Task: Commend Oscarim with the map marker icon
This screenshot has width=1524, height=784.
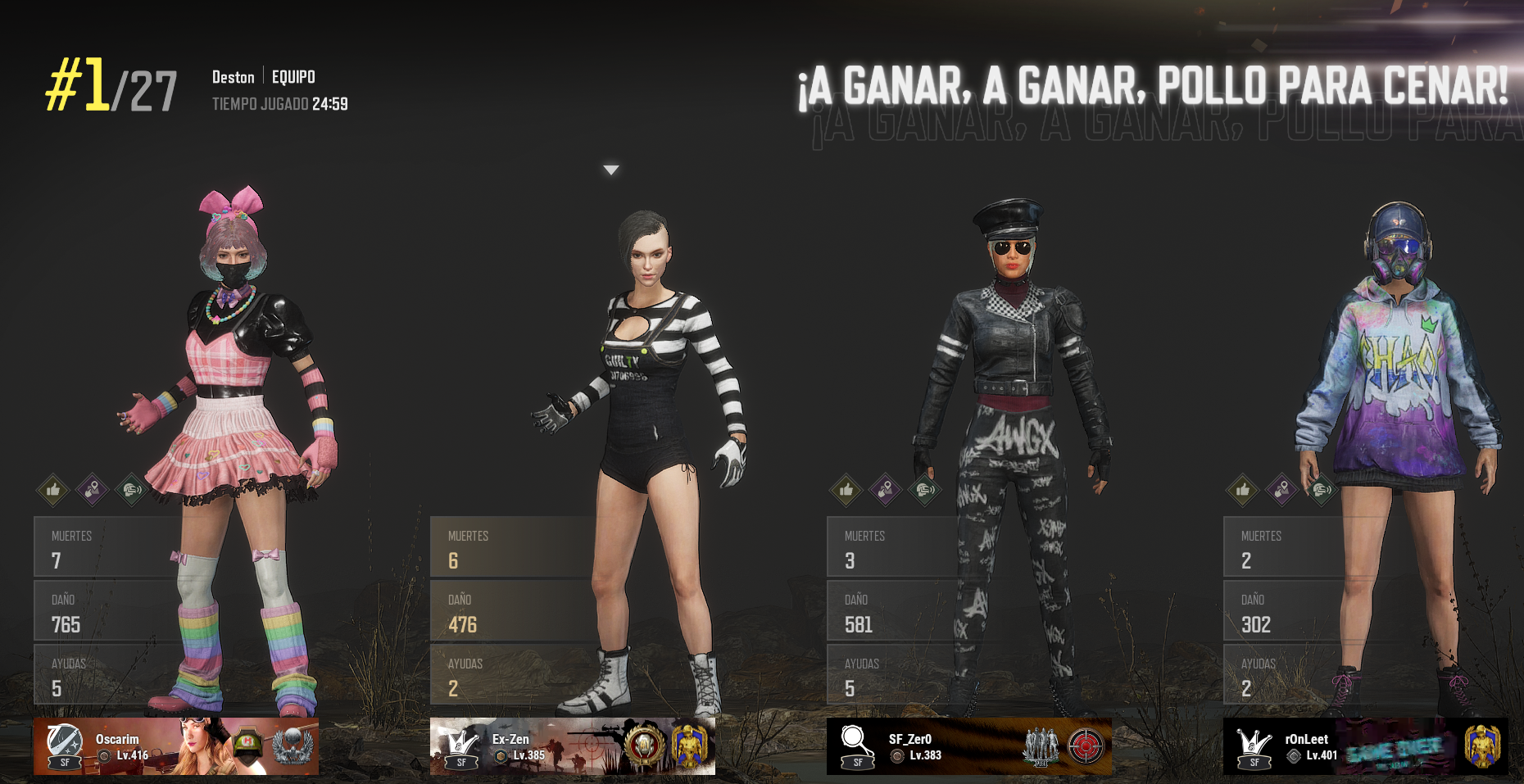Action: (x=92, y=491)
